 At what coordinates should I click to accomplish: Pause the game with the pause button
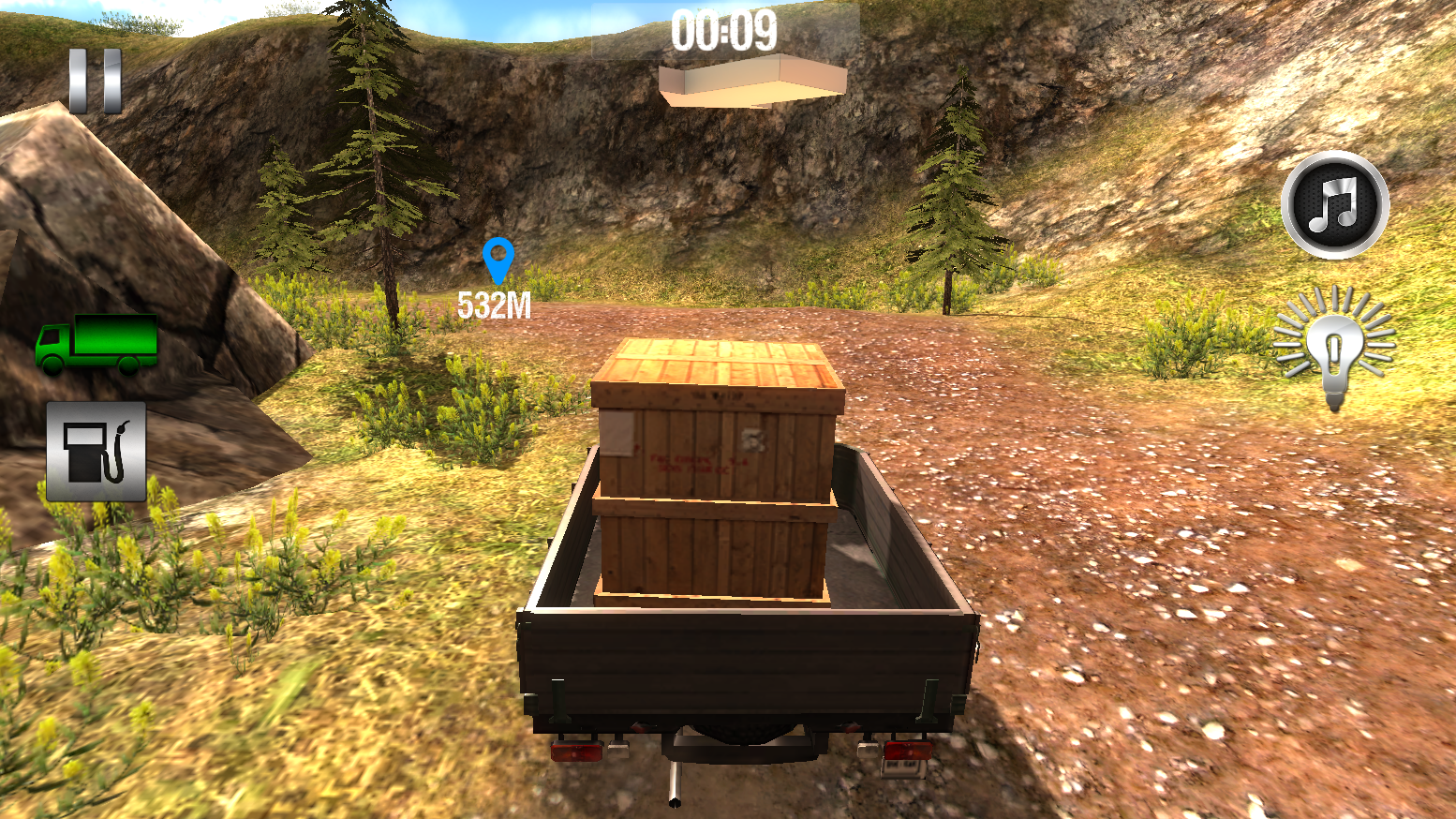[95, 82]
